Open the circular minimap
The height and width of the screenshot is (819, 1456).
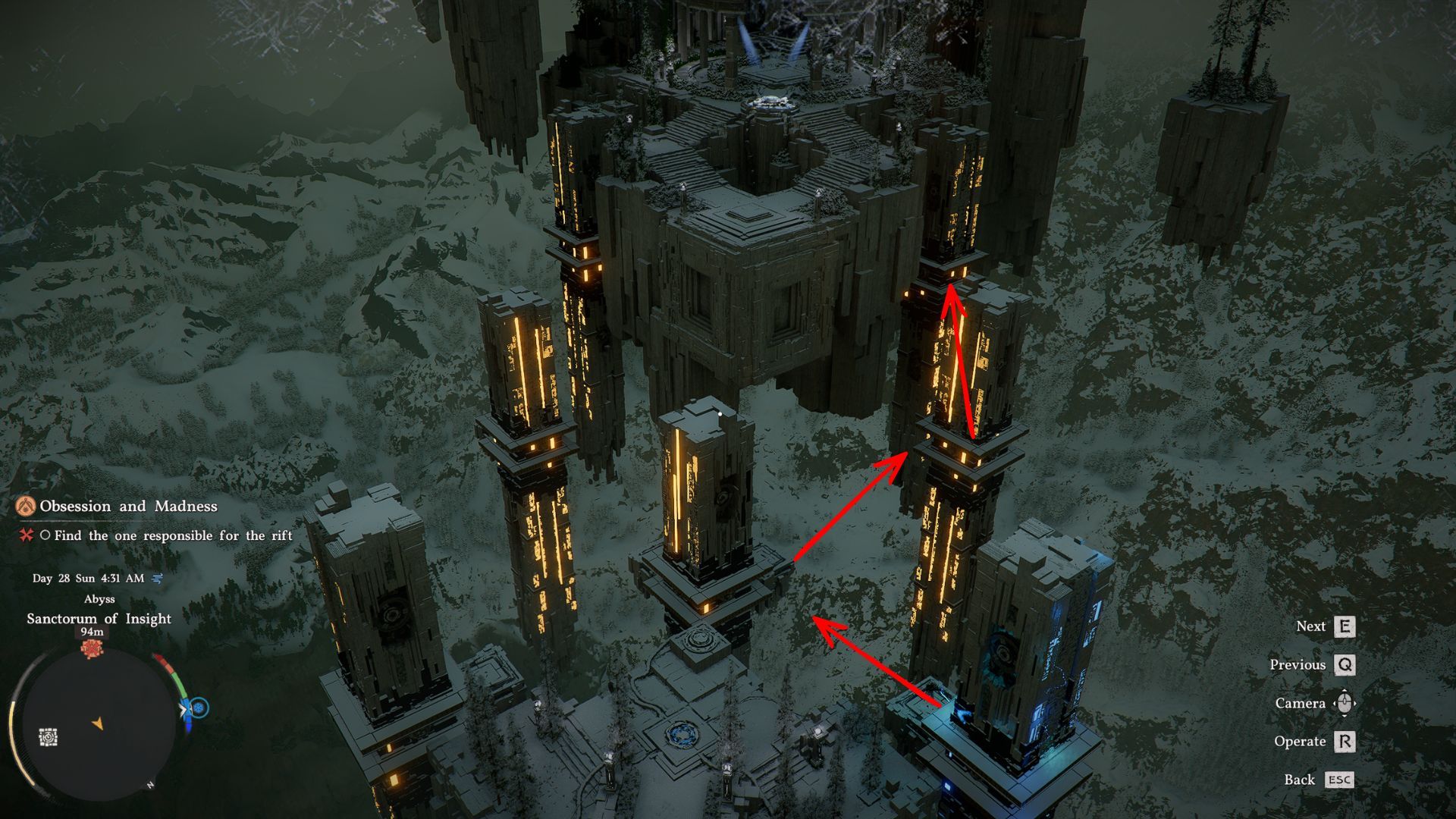(97, 723)
